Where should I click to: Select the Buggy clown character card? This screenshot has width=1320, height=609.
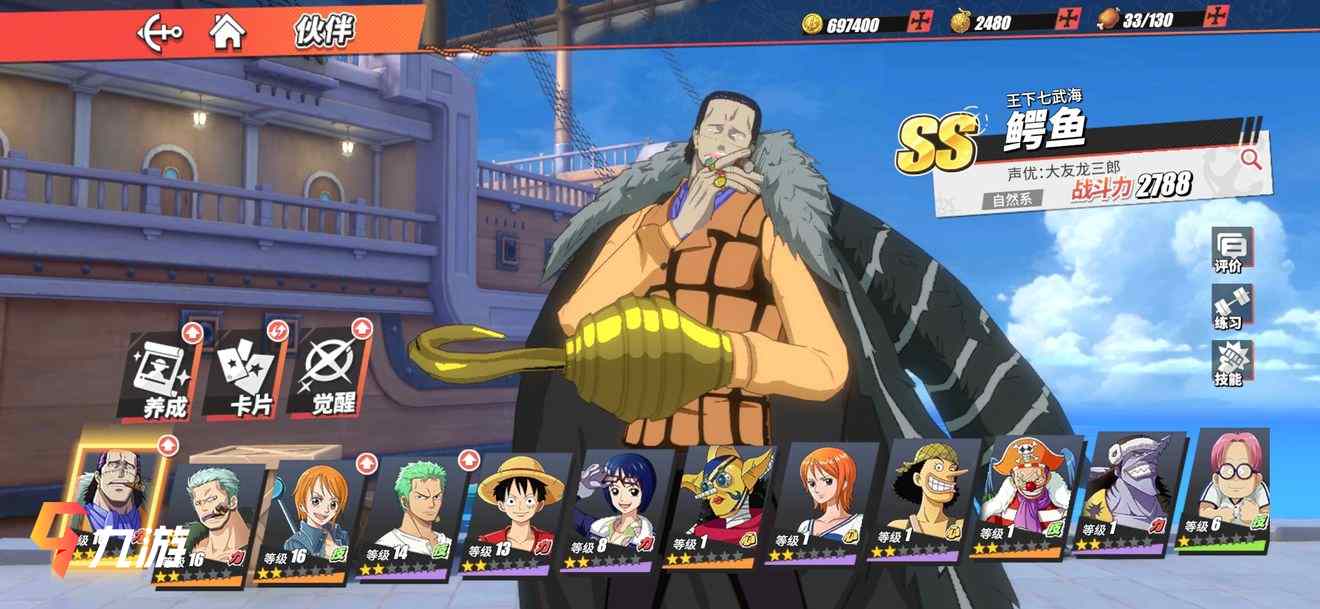click(1025, 498)
